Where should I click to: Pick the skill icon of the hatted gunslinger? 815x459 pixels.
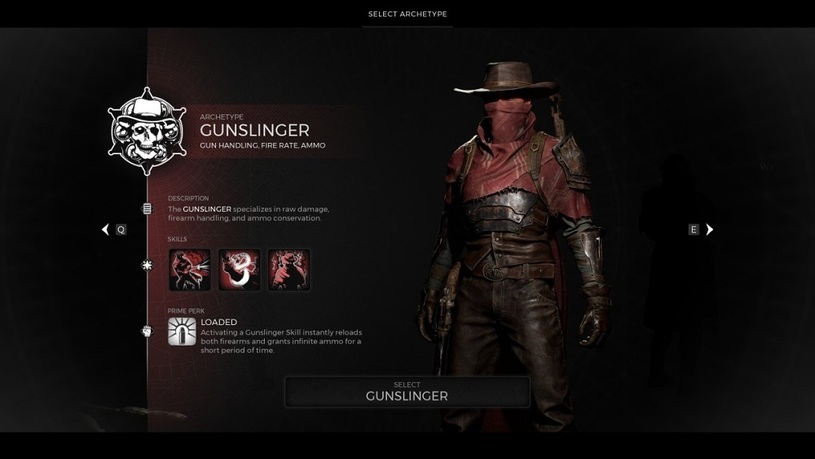pos(289,270)
